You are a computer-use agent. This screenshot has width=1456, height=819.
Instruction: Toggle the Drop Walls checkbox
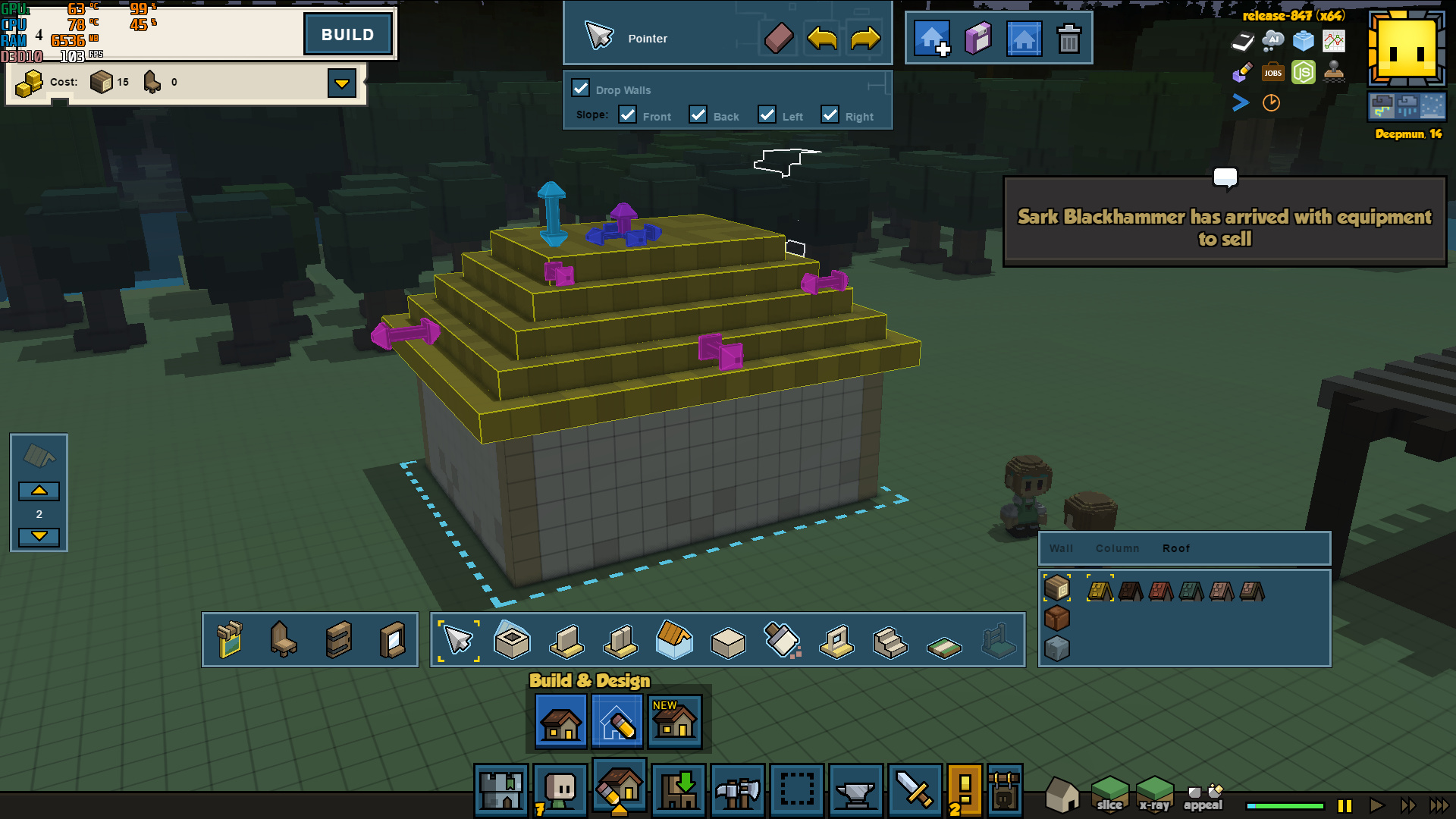pyautogui.click(x=581, y=89)
